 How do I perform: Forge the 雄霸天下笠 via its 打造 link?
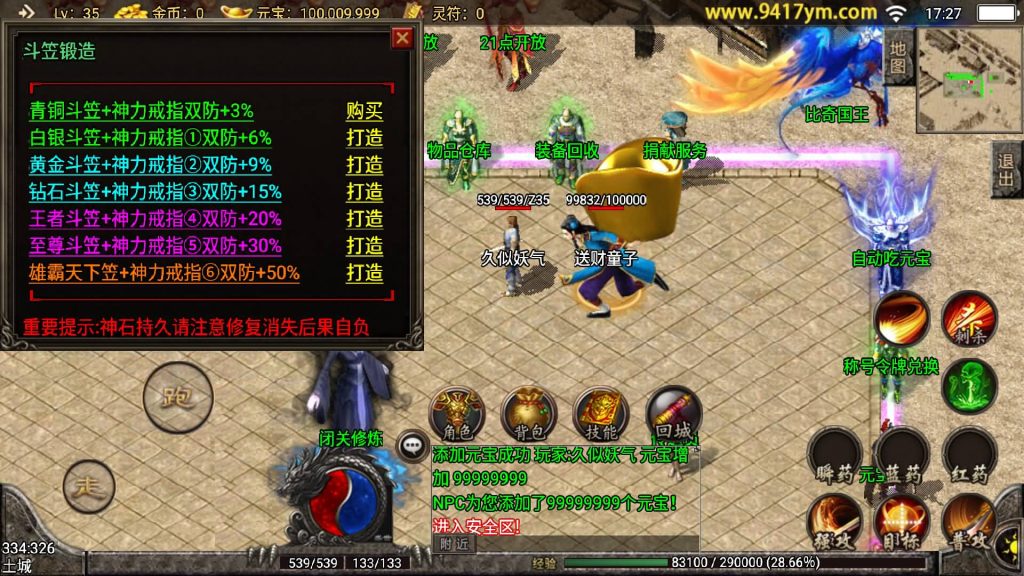[x=365, y=273]
